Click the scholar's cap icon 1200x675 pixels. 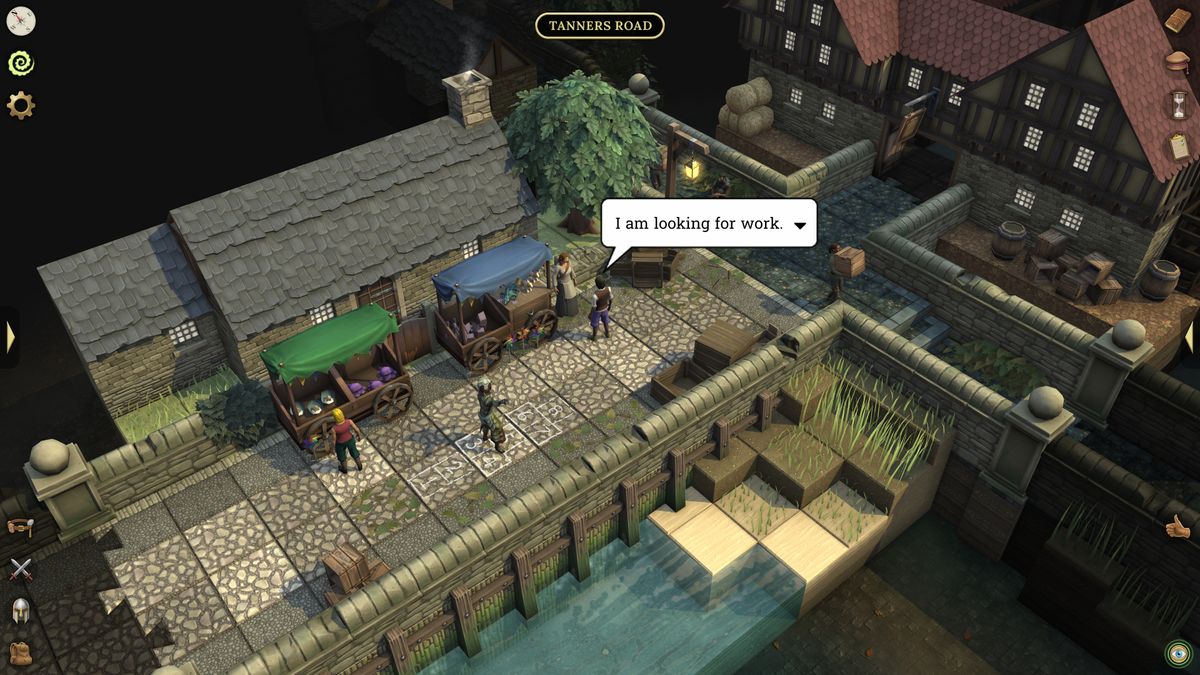[1178, 62]
